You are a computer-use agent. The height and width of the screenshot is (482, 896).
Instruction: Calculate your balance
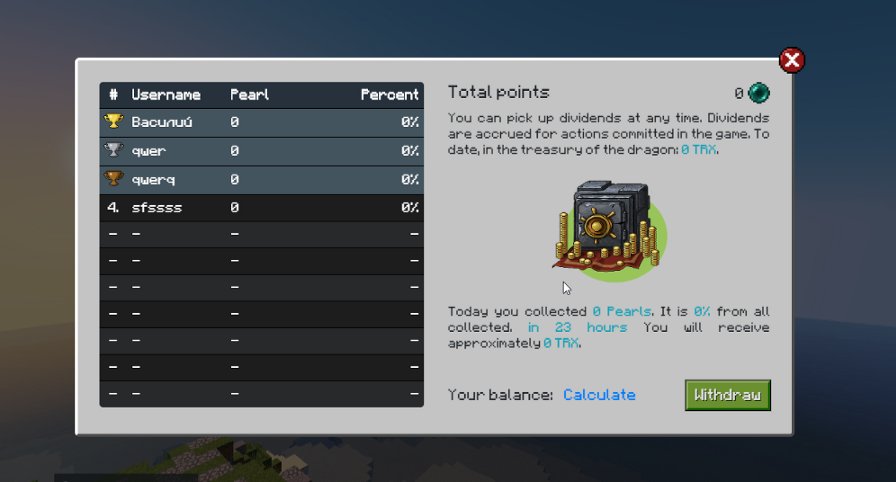tap(599, 395)
